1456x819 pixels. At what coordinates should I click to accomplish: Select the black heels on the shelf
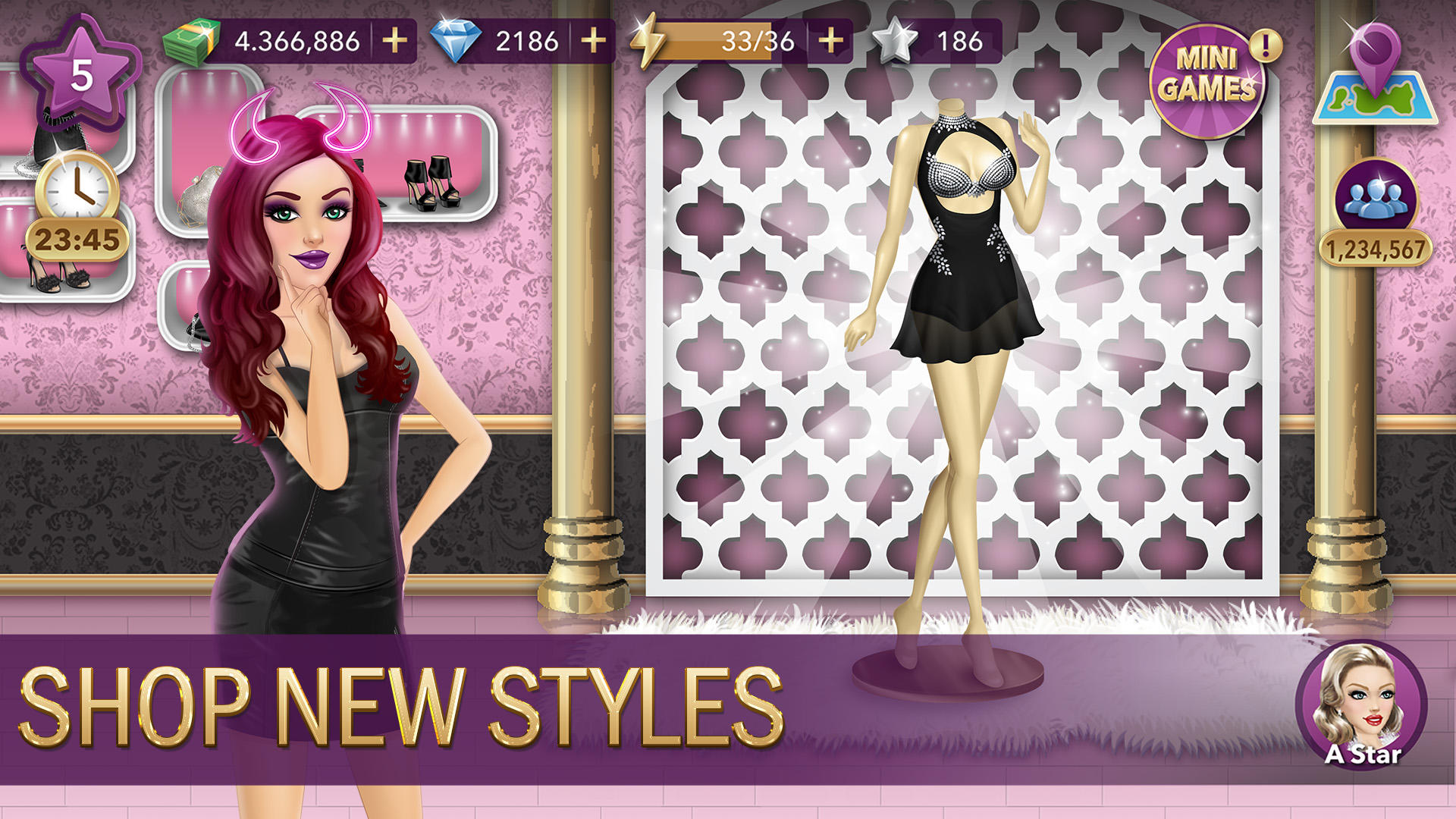click(432, 182)
